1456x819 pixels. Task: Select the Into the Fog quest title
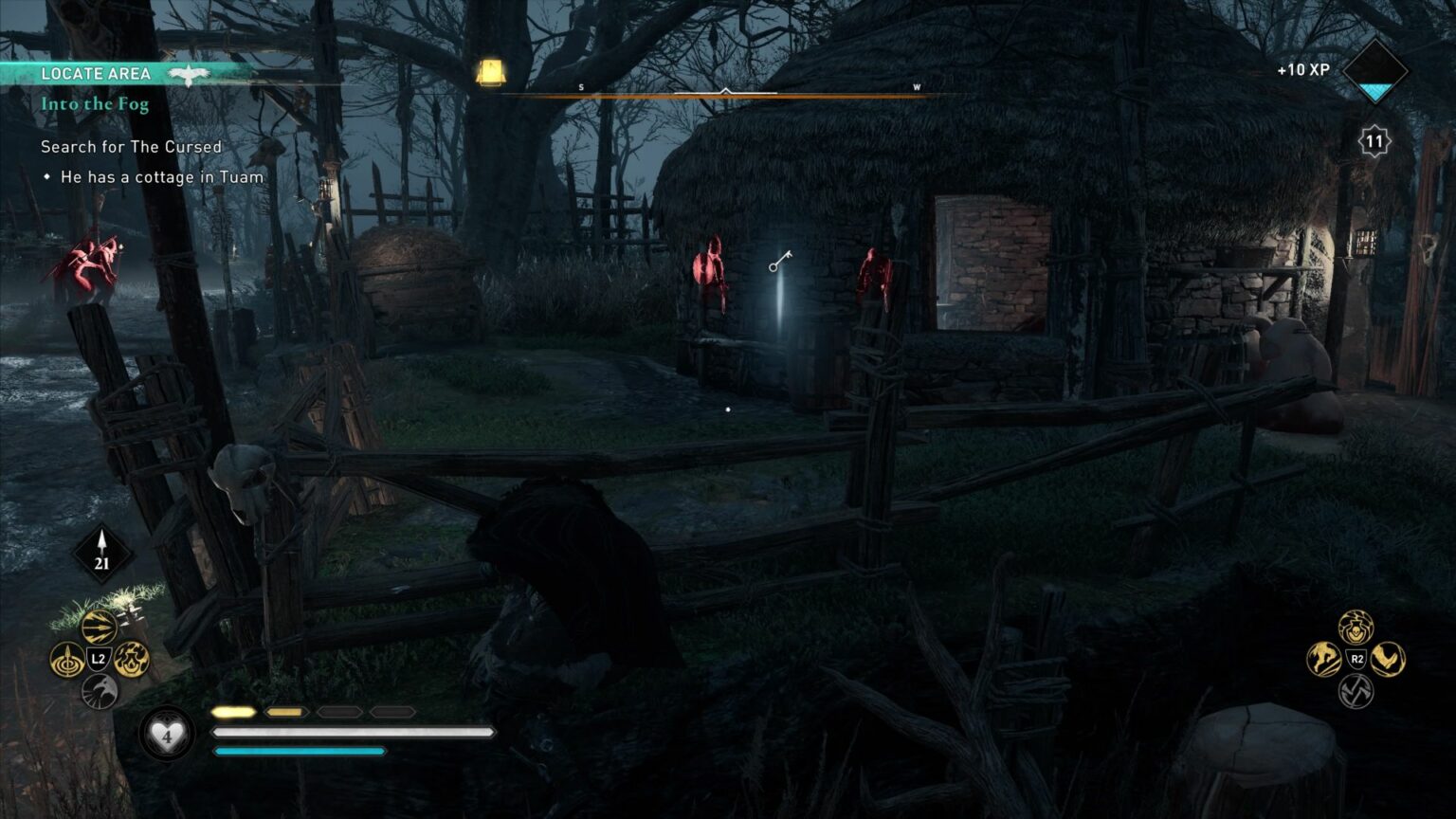click(x=94, y=104)
